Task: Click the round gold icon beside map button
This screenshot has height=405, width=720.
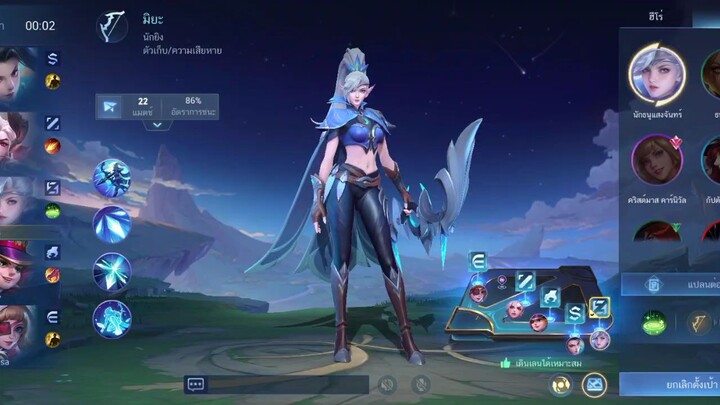Action: [x=562, y=384]
